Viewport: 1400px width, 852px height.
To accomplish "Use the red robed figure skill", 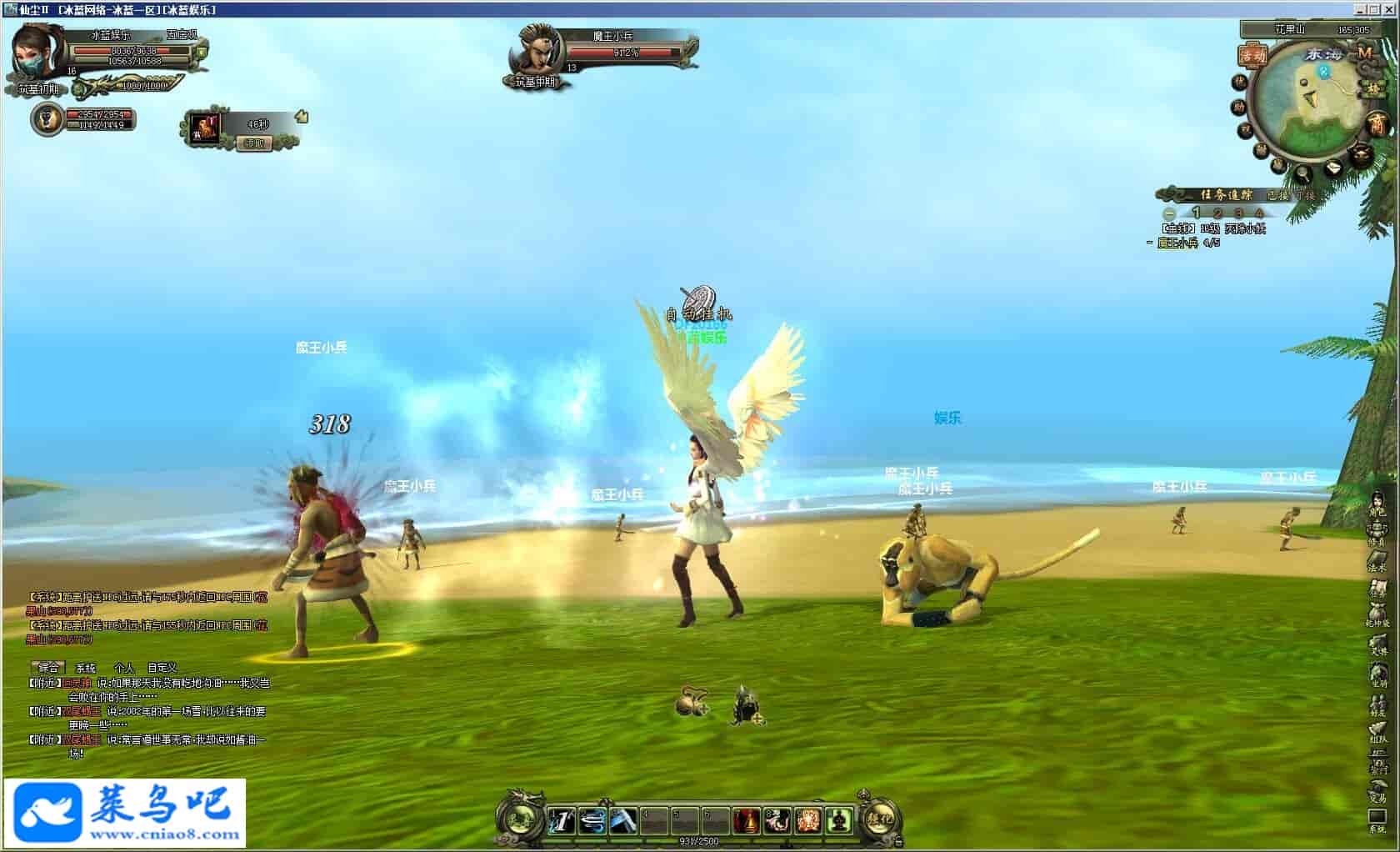I will [x=747, y=821].
